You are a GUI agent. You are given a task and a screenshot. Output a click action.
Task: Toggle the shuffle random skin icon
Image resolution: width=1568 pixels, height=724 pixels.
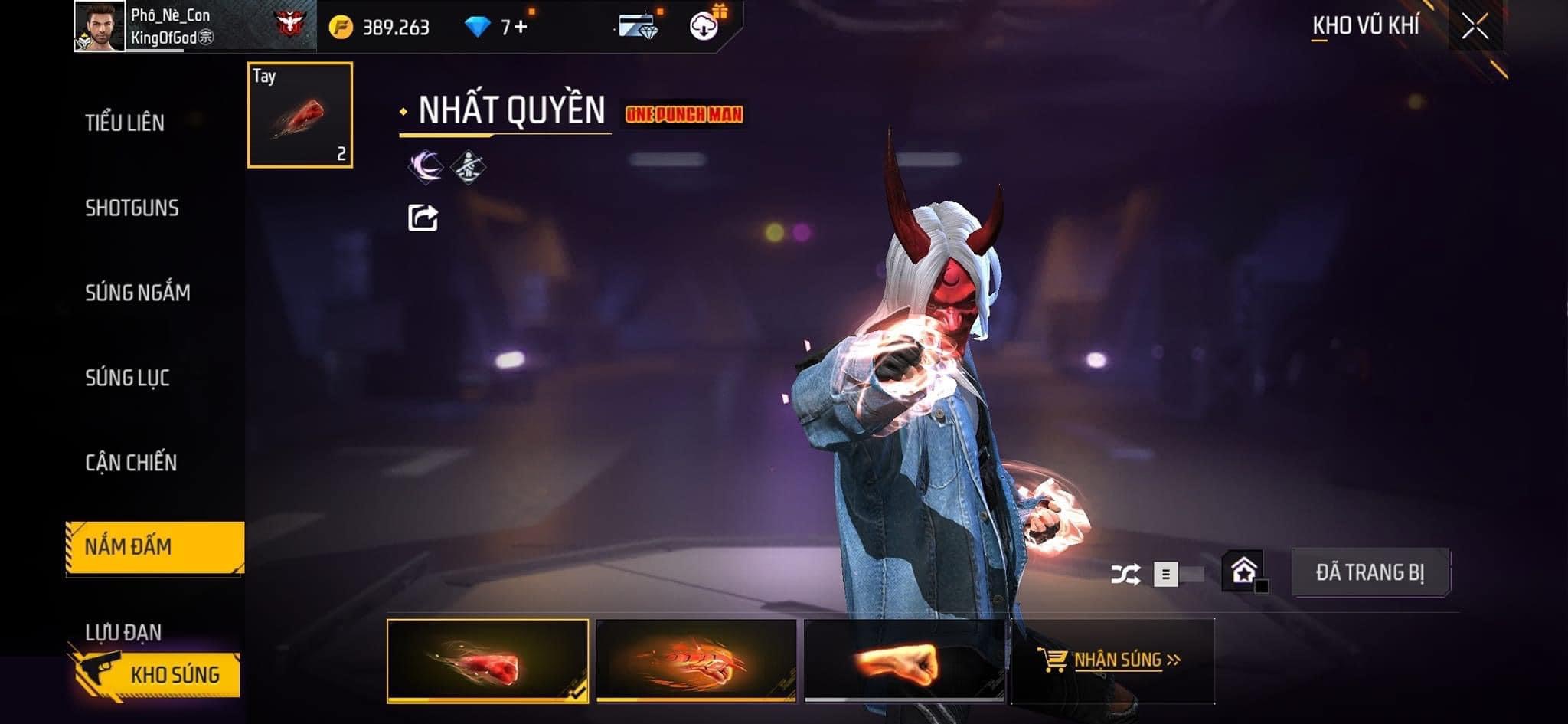coord(1125,574)
